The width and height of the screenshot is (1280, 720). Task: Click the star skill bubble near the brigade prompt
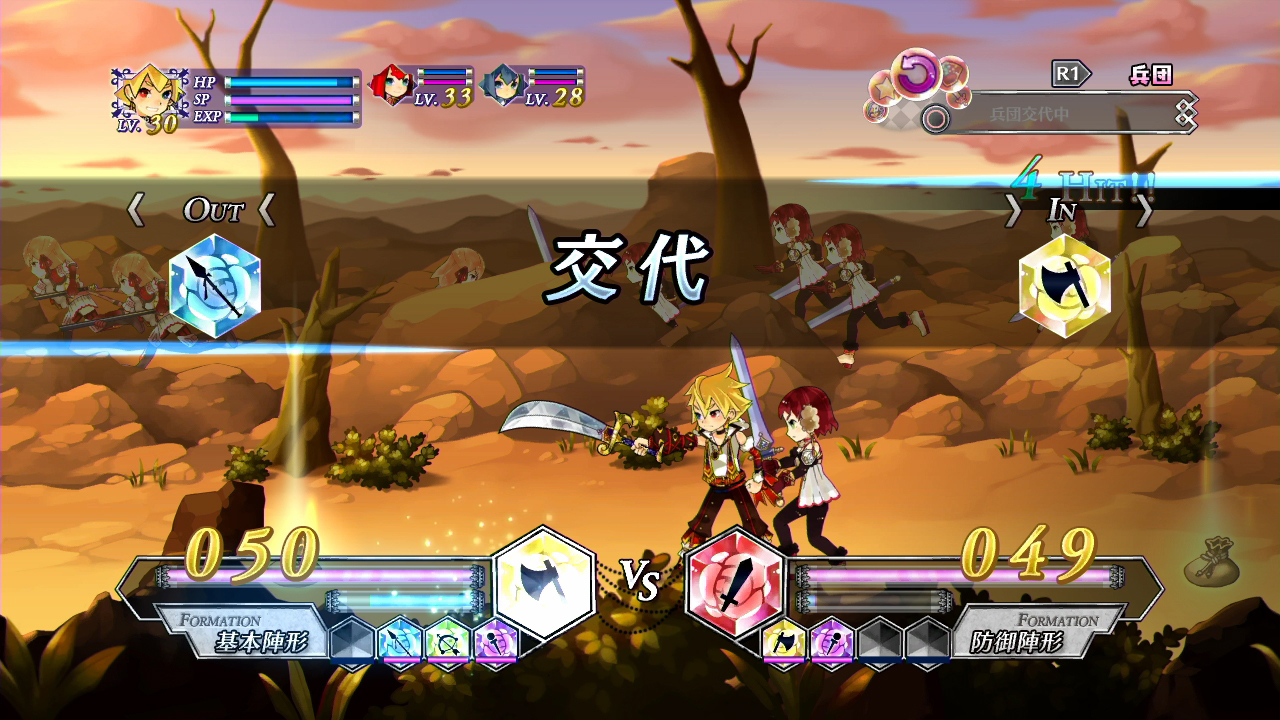tap(885, 90)
